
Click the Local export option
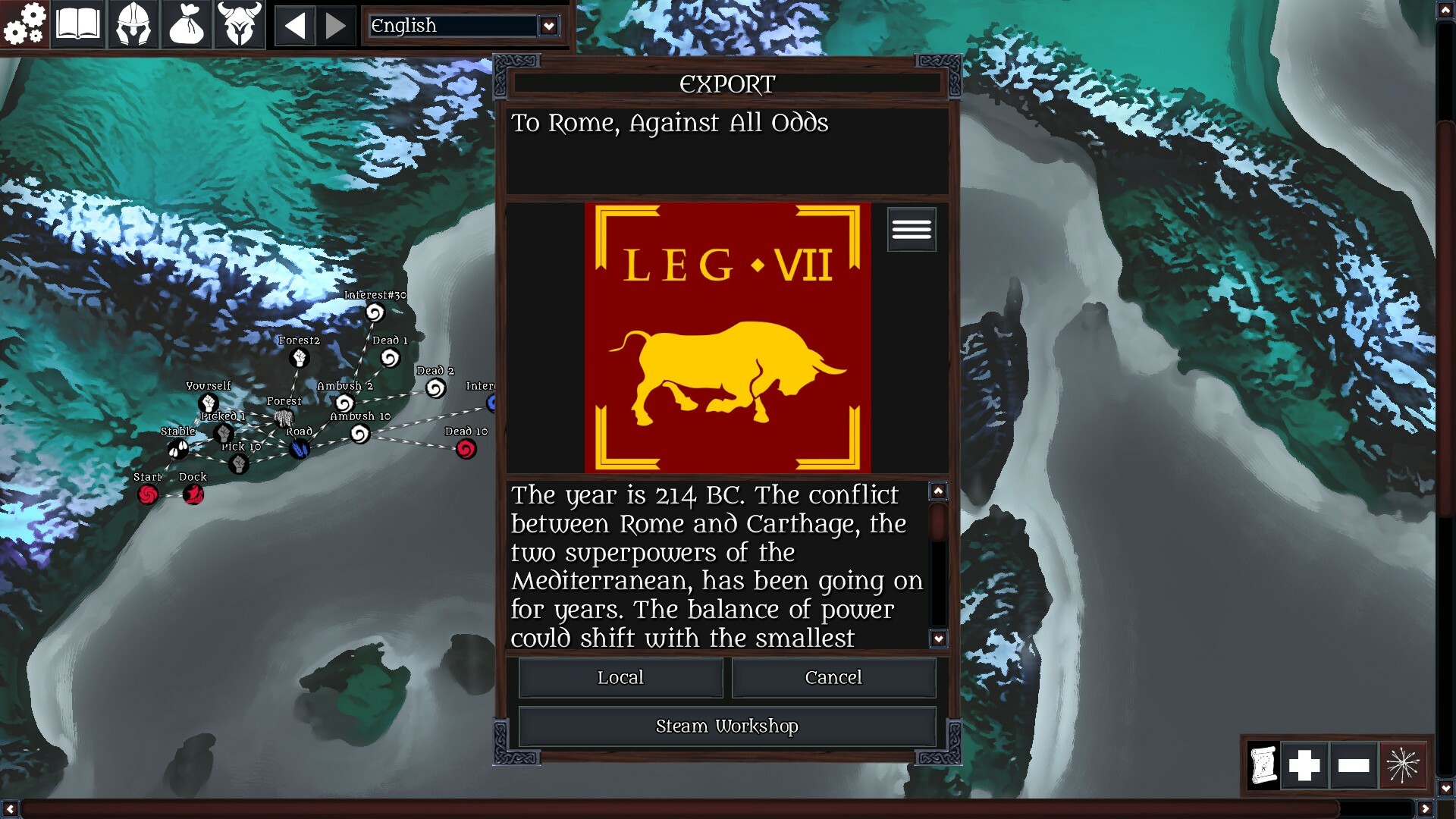pyautogui.click(x=620, y=677)
